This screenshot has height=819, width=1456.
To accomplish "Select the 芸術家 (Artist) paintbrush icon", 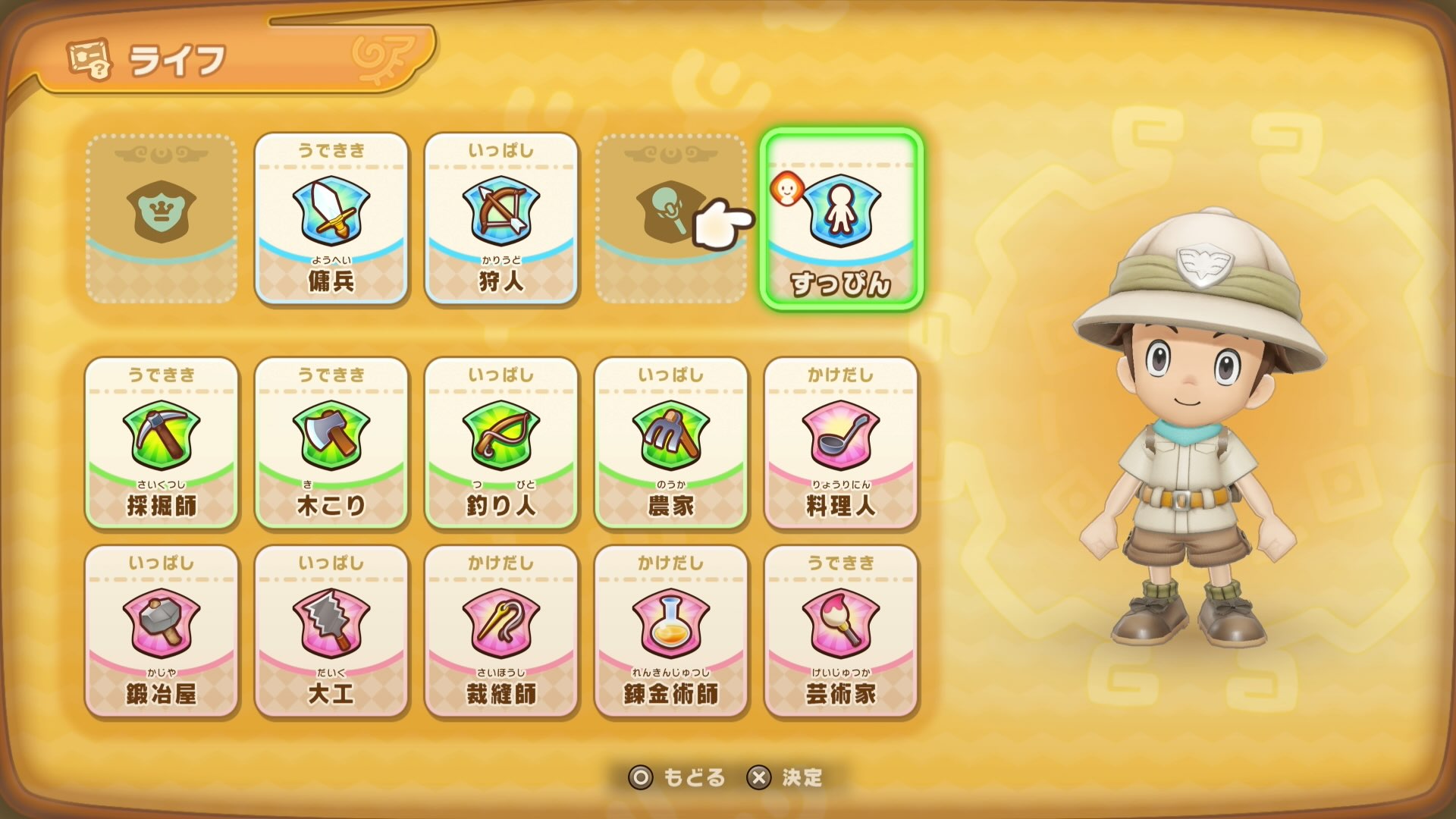I will tap(842, 629).
